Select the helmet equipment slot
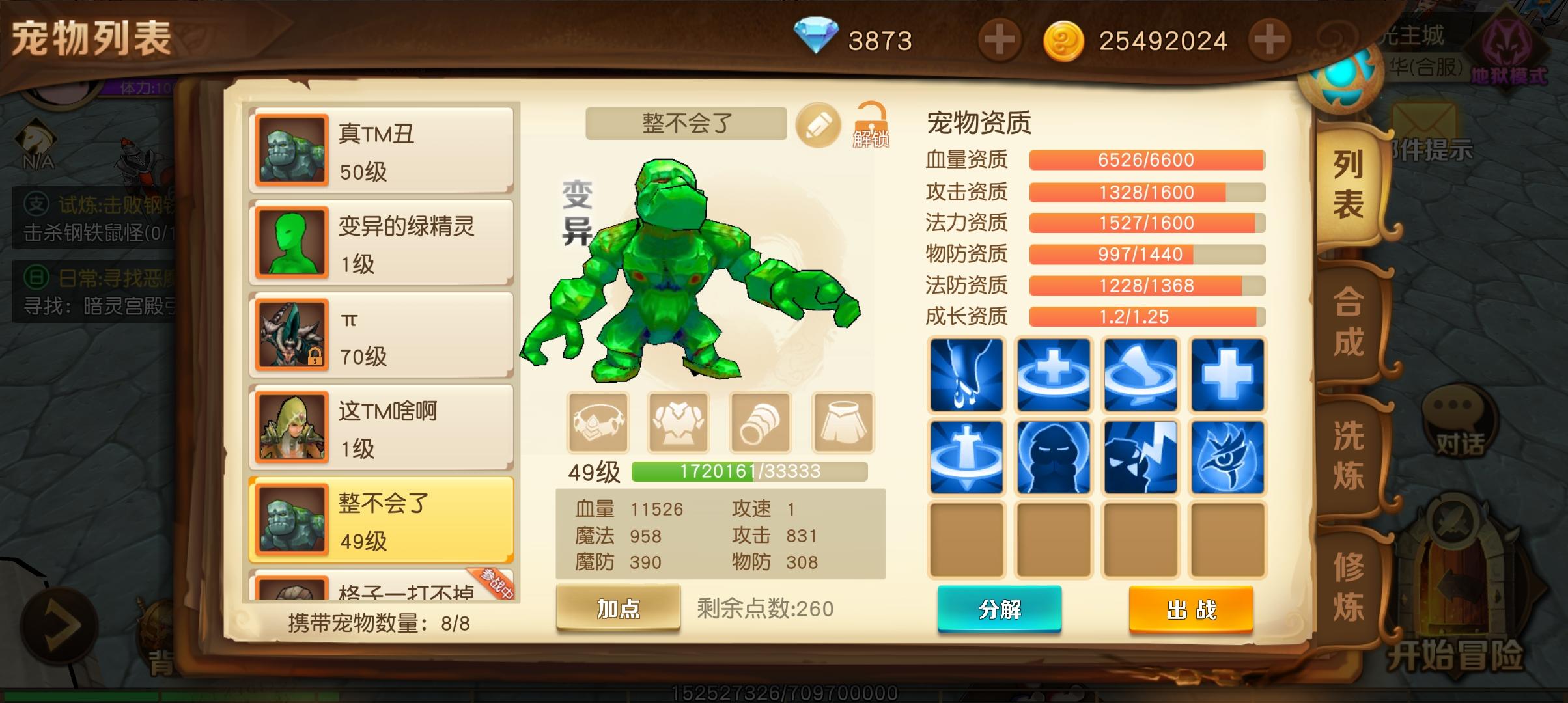This screenshot has height=703, width=1568. pyautogui.click(x=599, y=422)
